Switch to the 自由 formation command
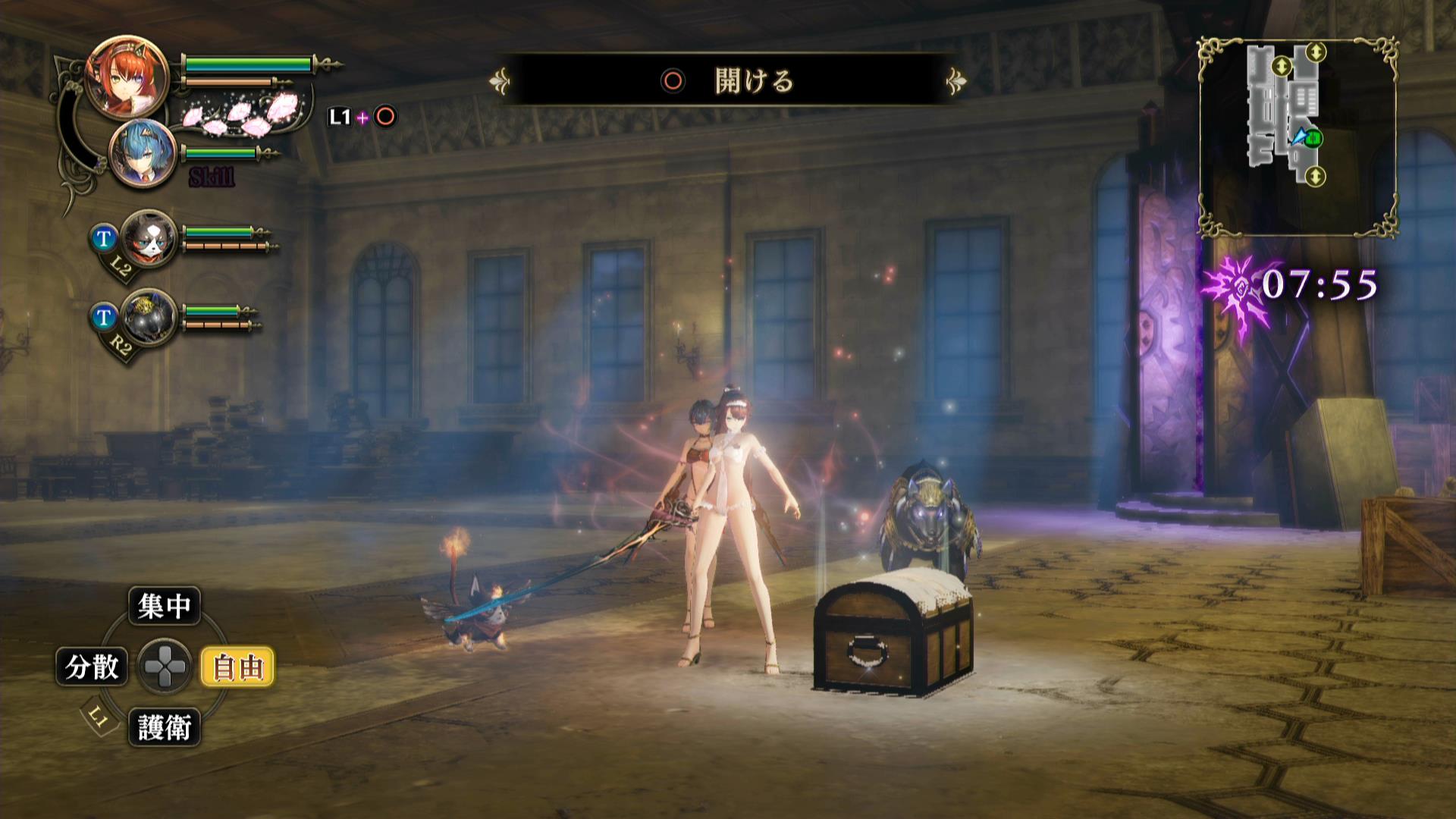This screenshot has height=819, width=1456. click(237, 667)
